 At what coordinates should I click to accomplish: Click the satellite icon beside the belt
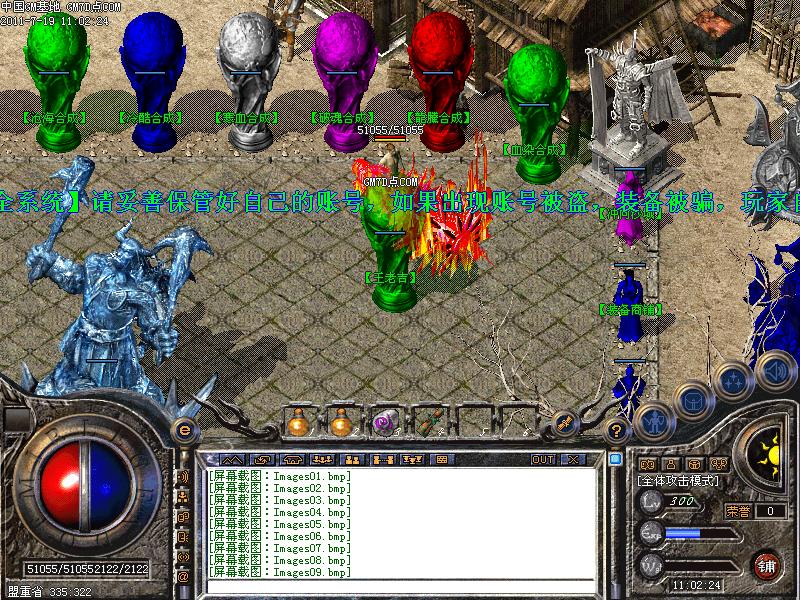tap(564, 423)
